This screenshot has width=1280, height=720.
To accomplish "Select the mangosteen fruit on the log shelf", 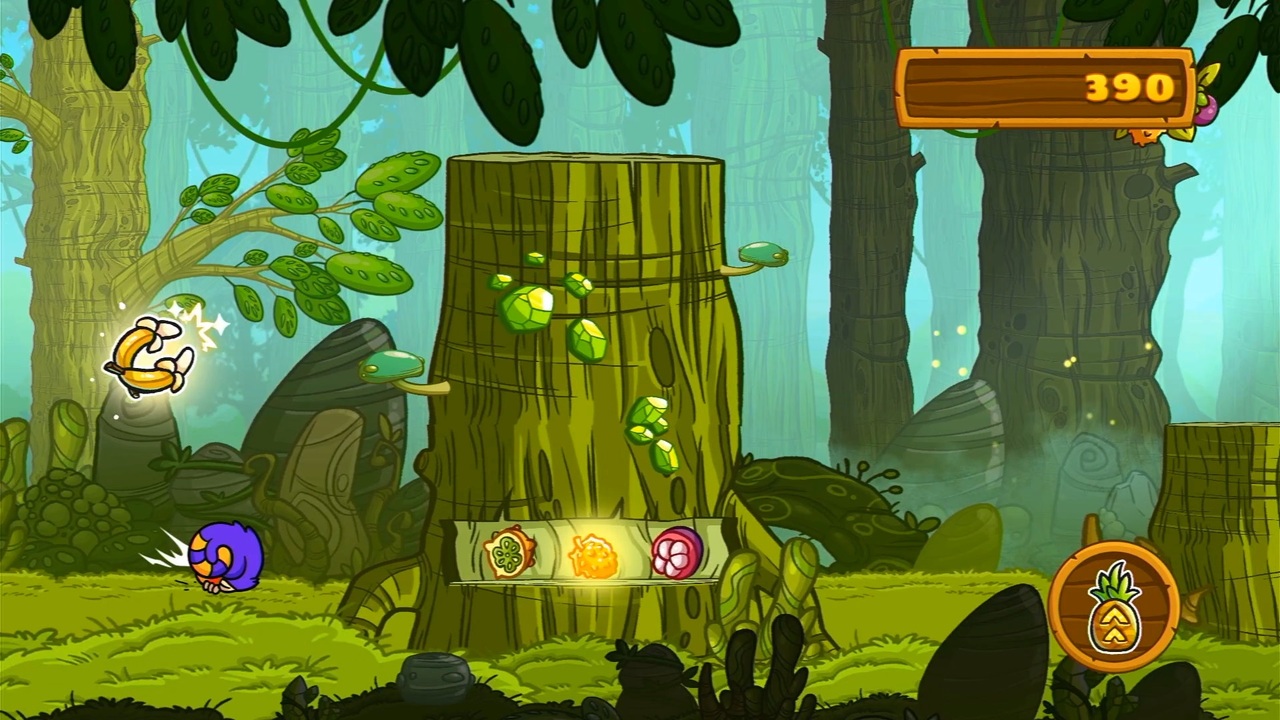I will pos(678,552).
